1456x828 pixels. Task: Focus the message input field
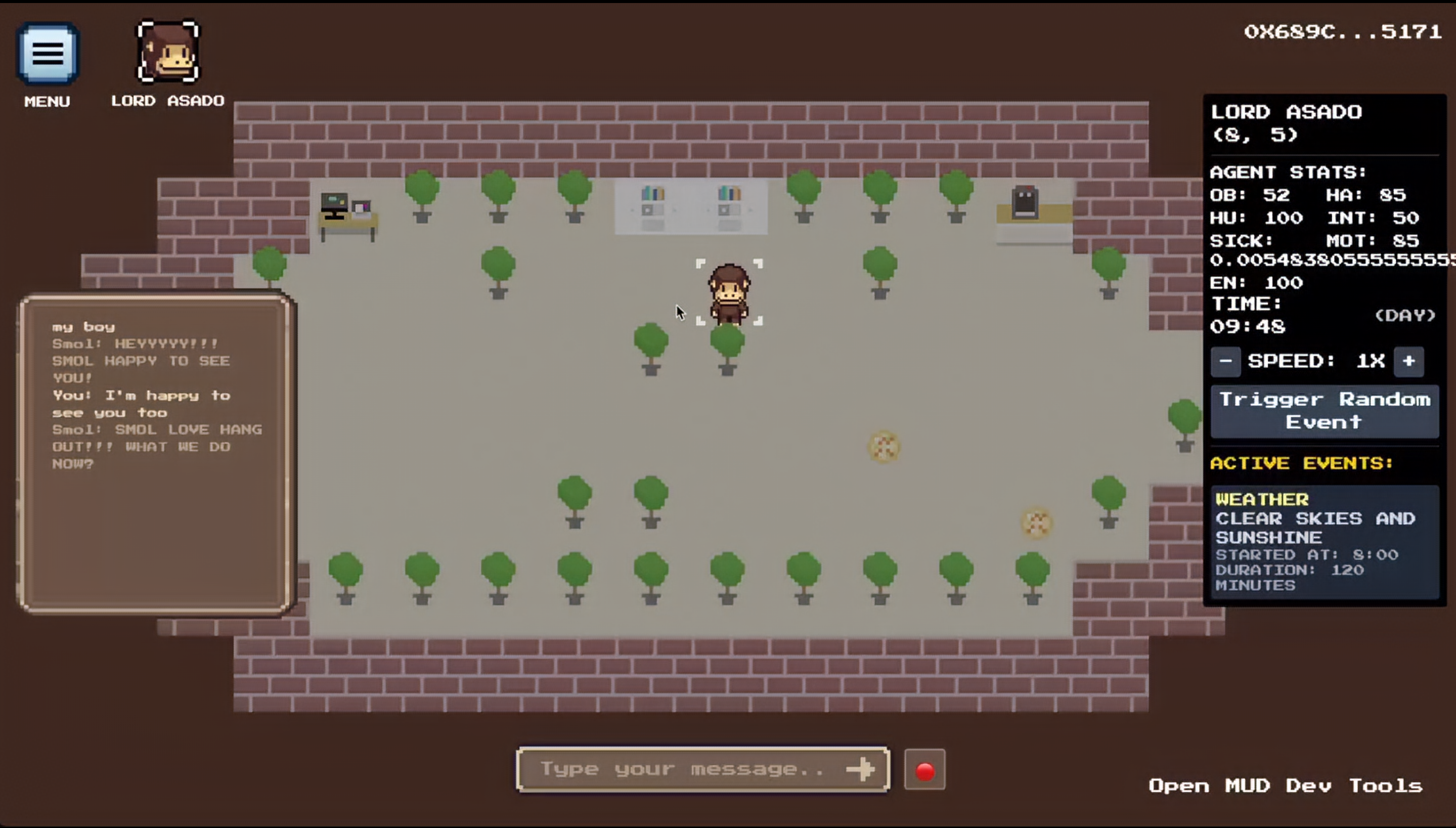coord(682,769)
